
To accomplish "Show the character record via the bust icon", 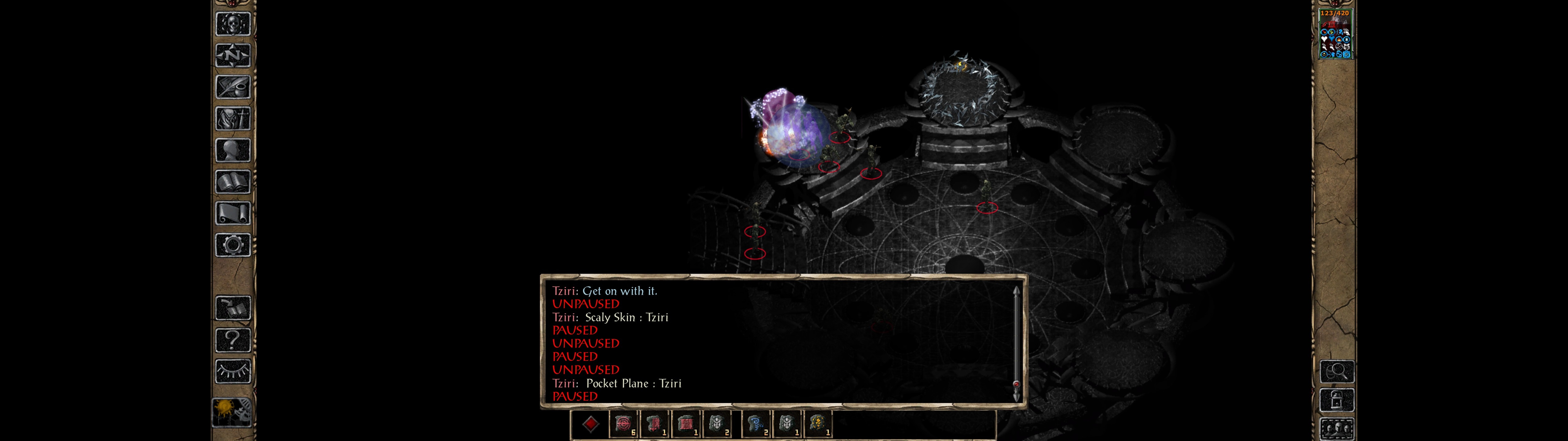I will [x=232, y=150].
